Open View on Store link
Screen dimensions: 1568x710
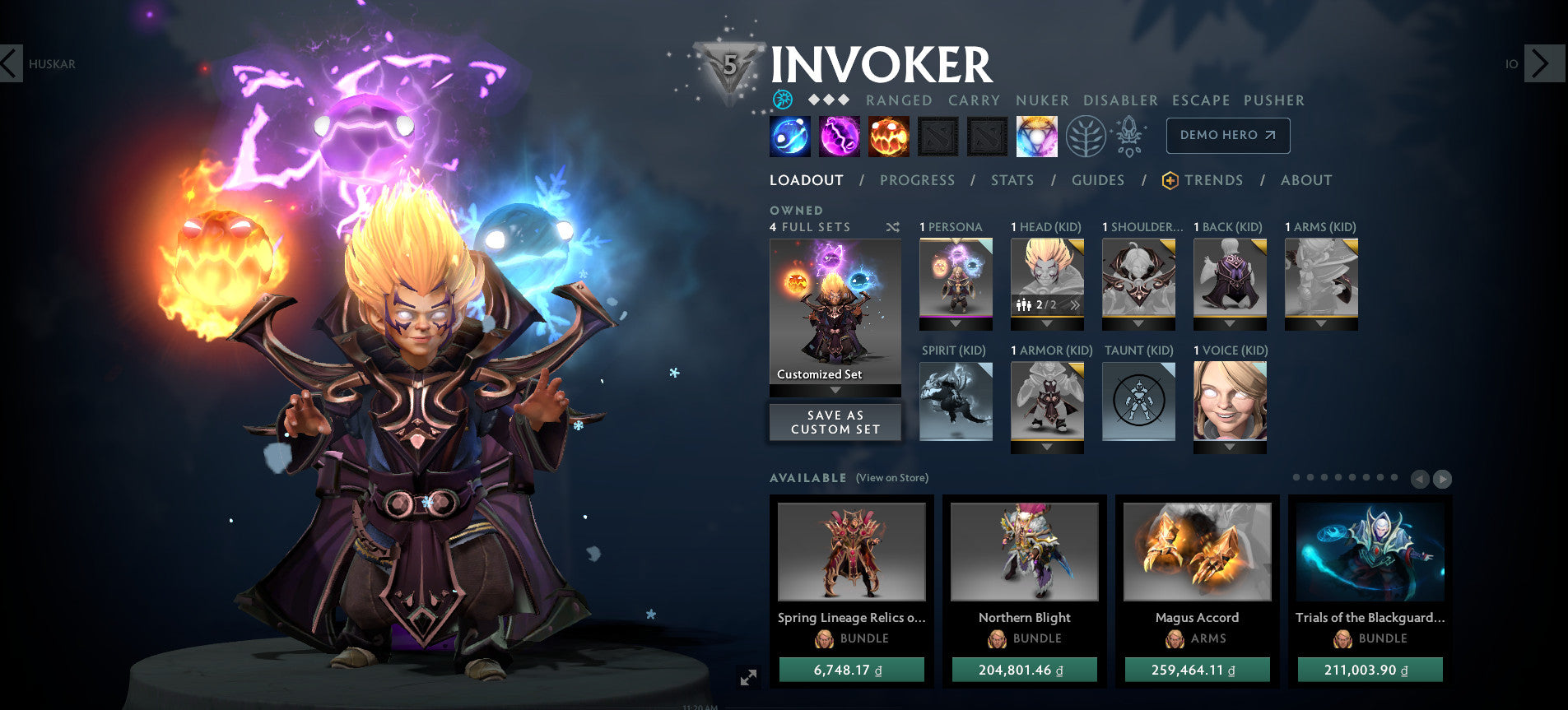[x=891, y=478]
